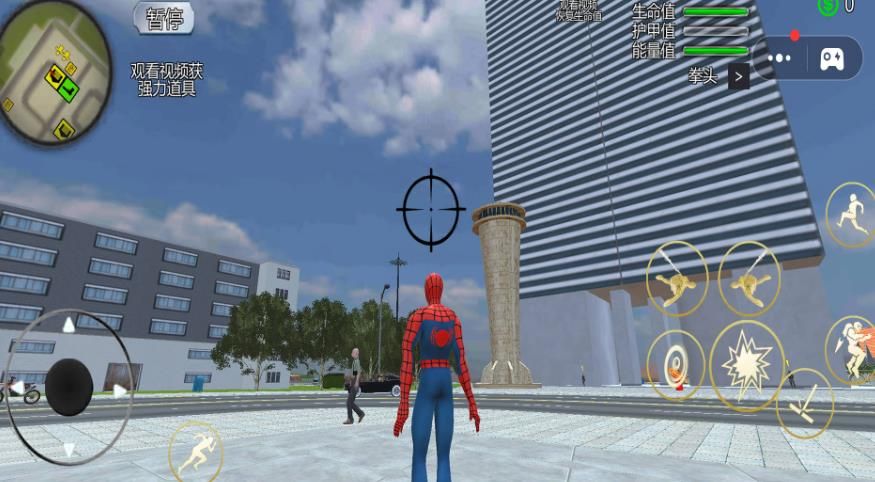Use the flying dash figure ability

click(x=852, y=350)
